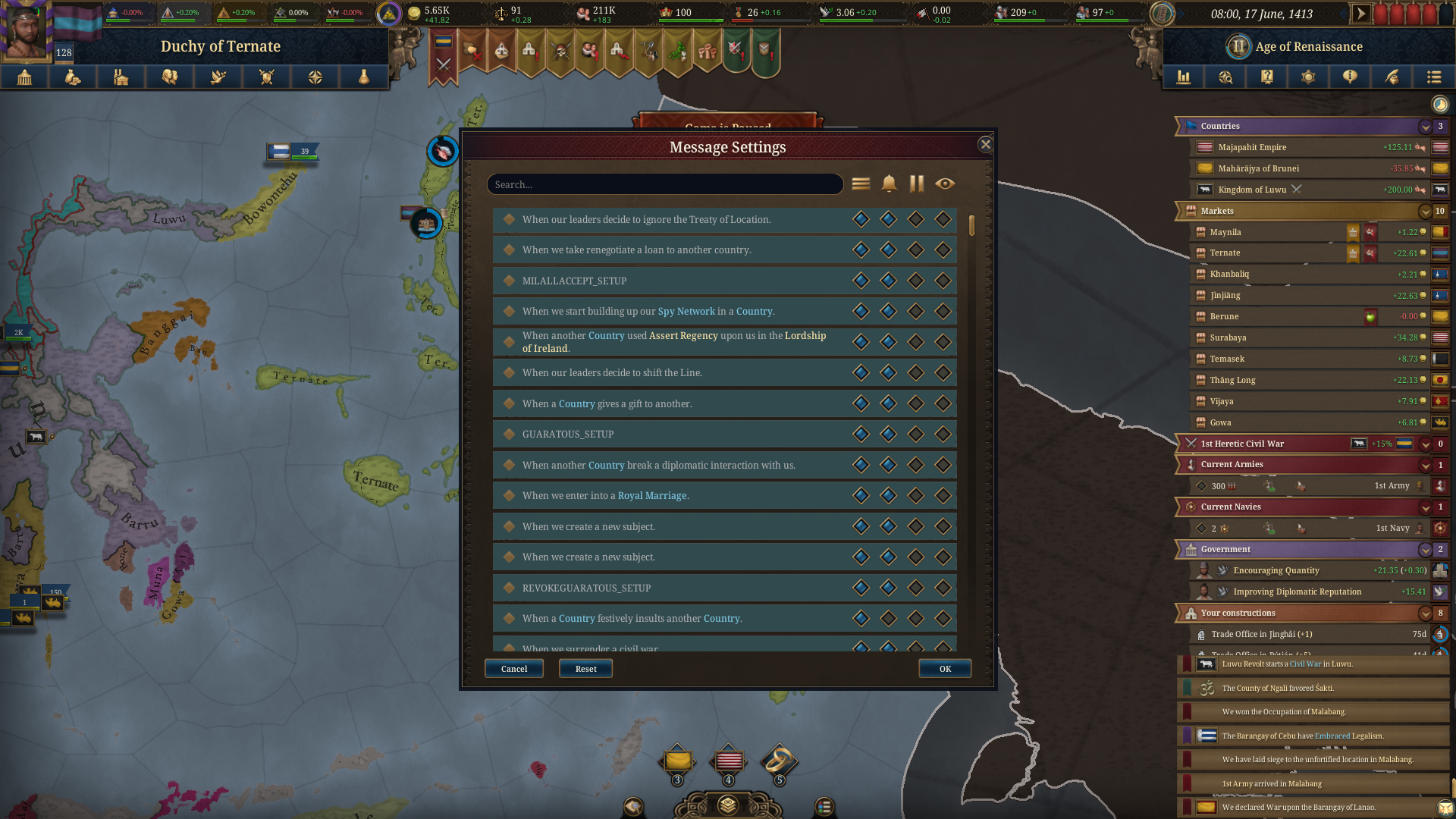Open the in-game settings gear icon

click(1307, 77)
